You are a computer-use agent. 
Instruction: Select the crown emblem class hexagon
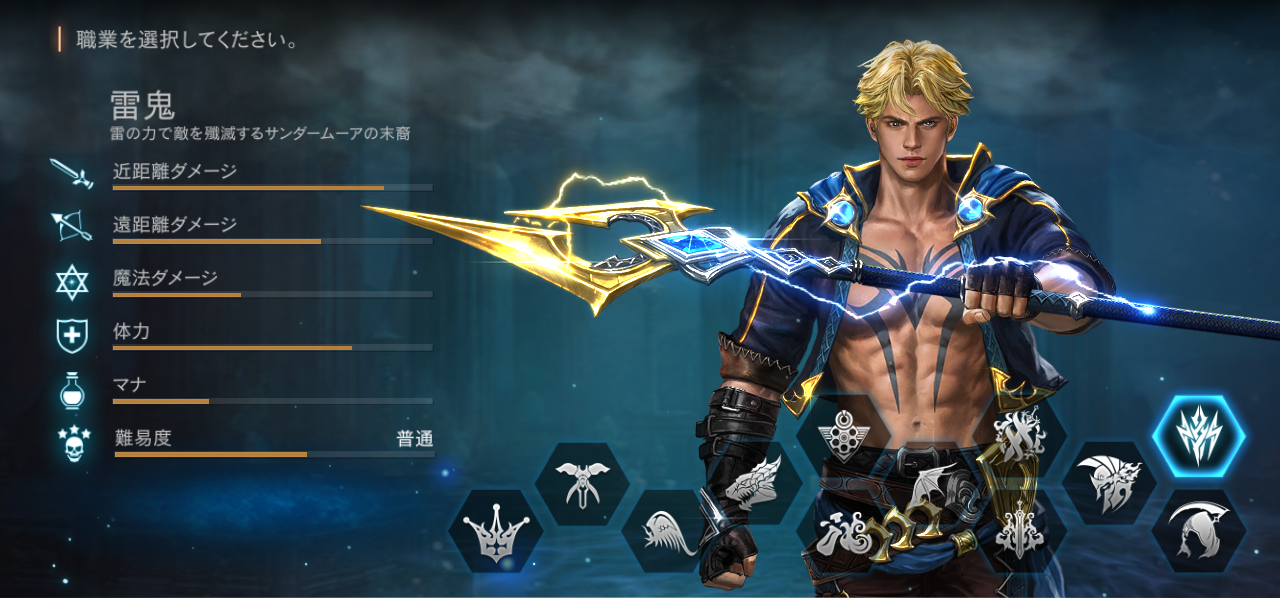(x=496, y=531)
